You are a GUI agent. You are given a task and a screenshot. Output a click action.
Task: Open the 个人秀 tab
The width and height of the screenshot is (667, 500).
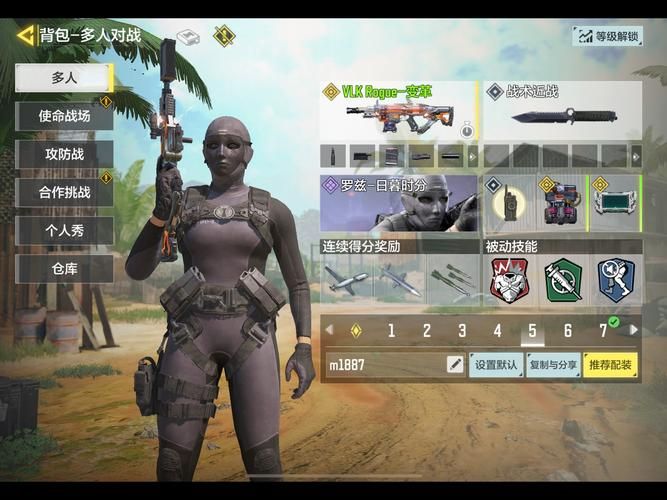[x=64, y=230]
